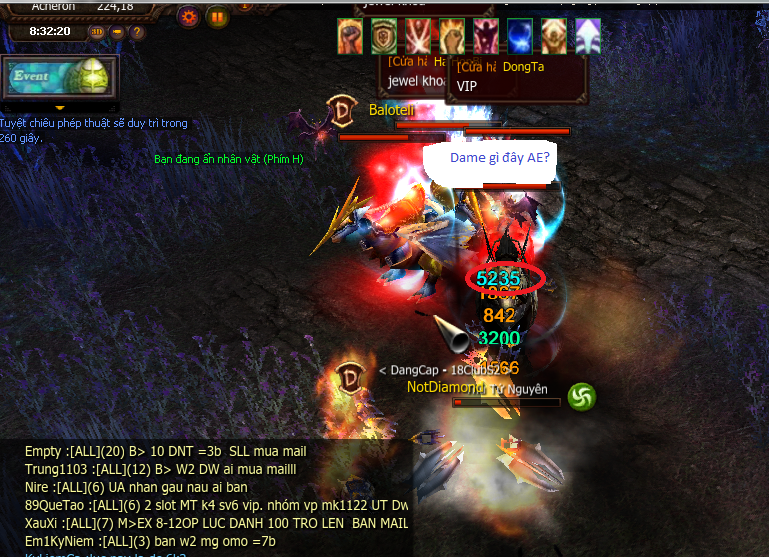Image resolution: width=769 pixels, height=557 pixels.
Task: Select the white-purple spike buff icon
Action: [x=588, y=34]
